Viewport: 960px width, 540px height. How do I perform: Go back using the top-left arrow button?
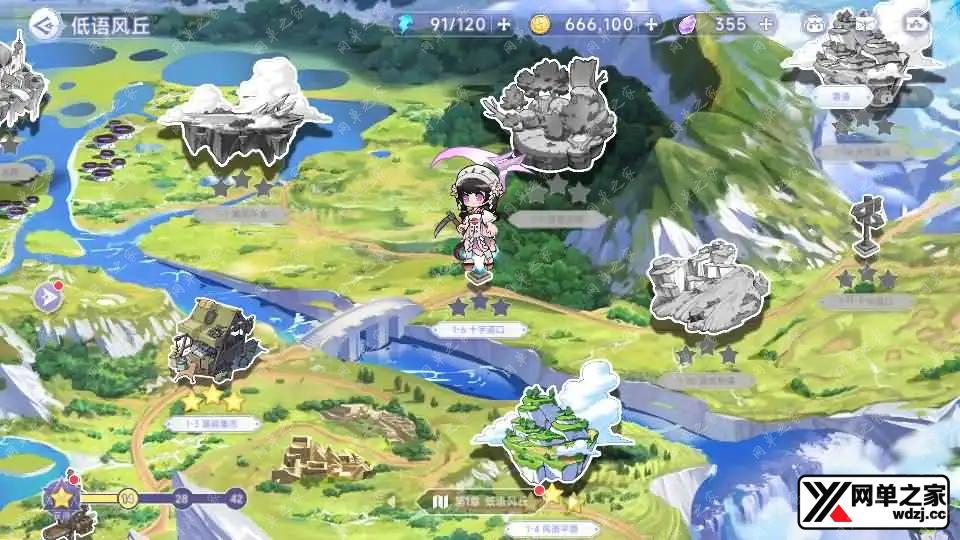click(42, 25)
